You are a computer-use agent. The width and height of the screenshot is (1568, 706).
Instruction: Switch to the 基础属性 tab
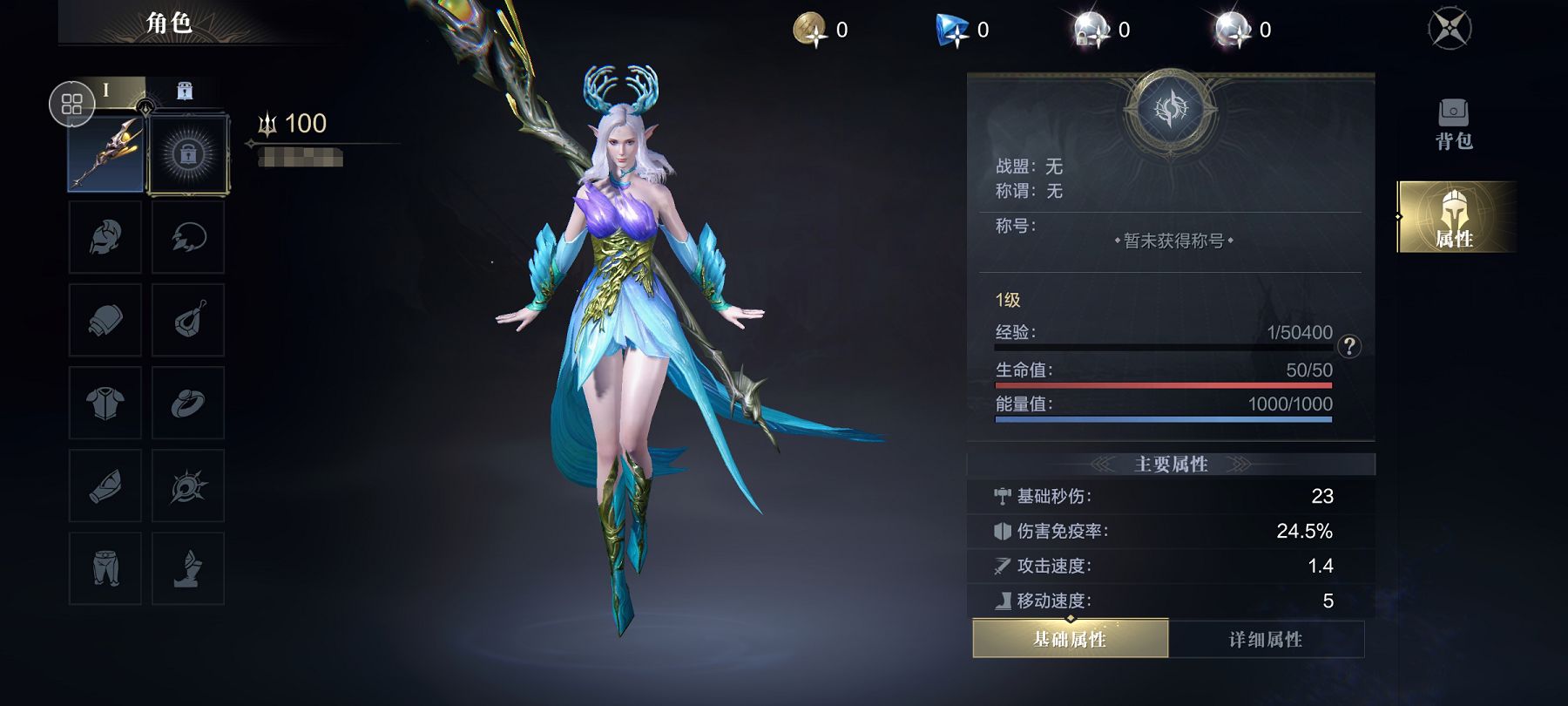click(x=1070, y=639)
